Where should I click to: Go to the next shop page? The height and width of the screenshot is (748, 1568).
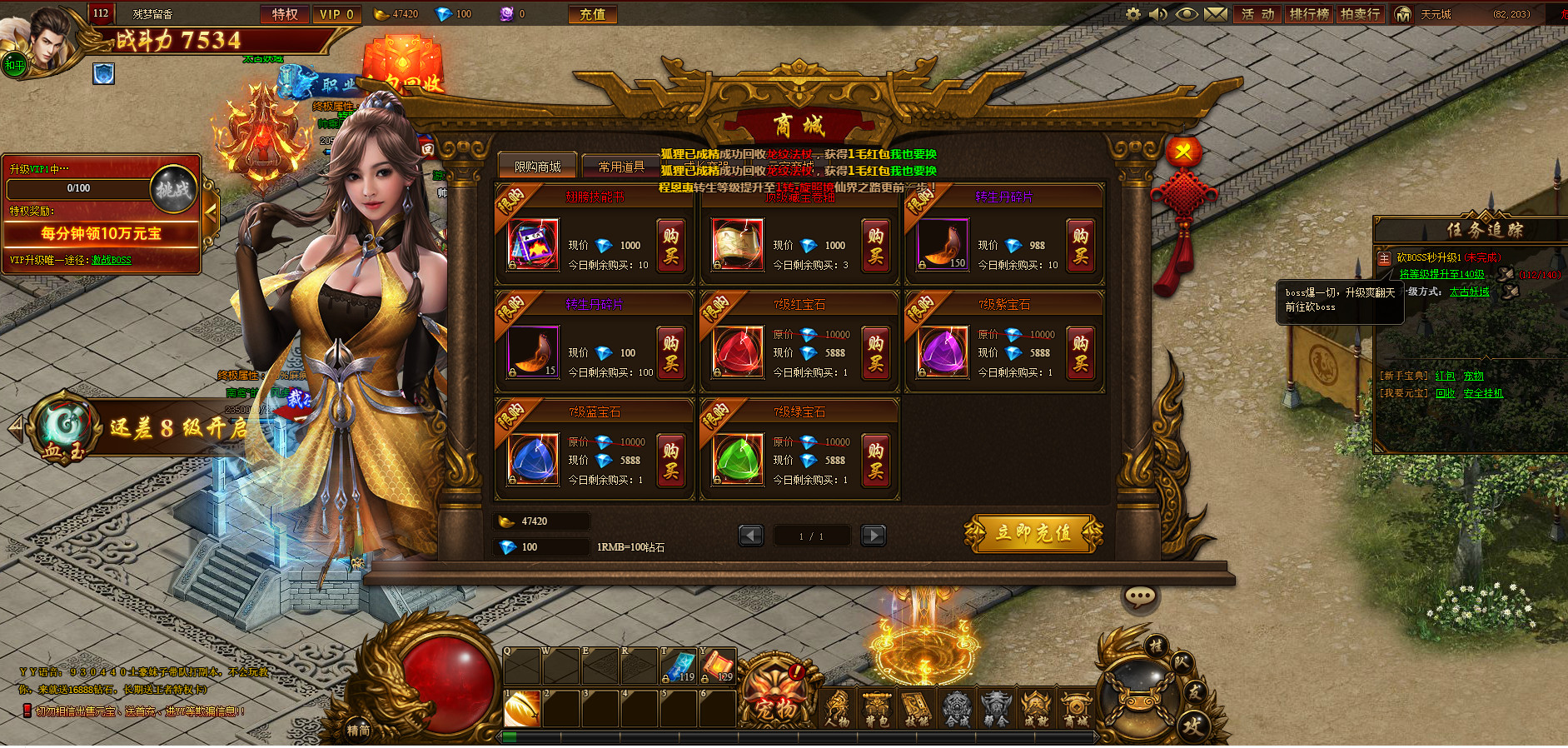click(873, 536)
